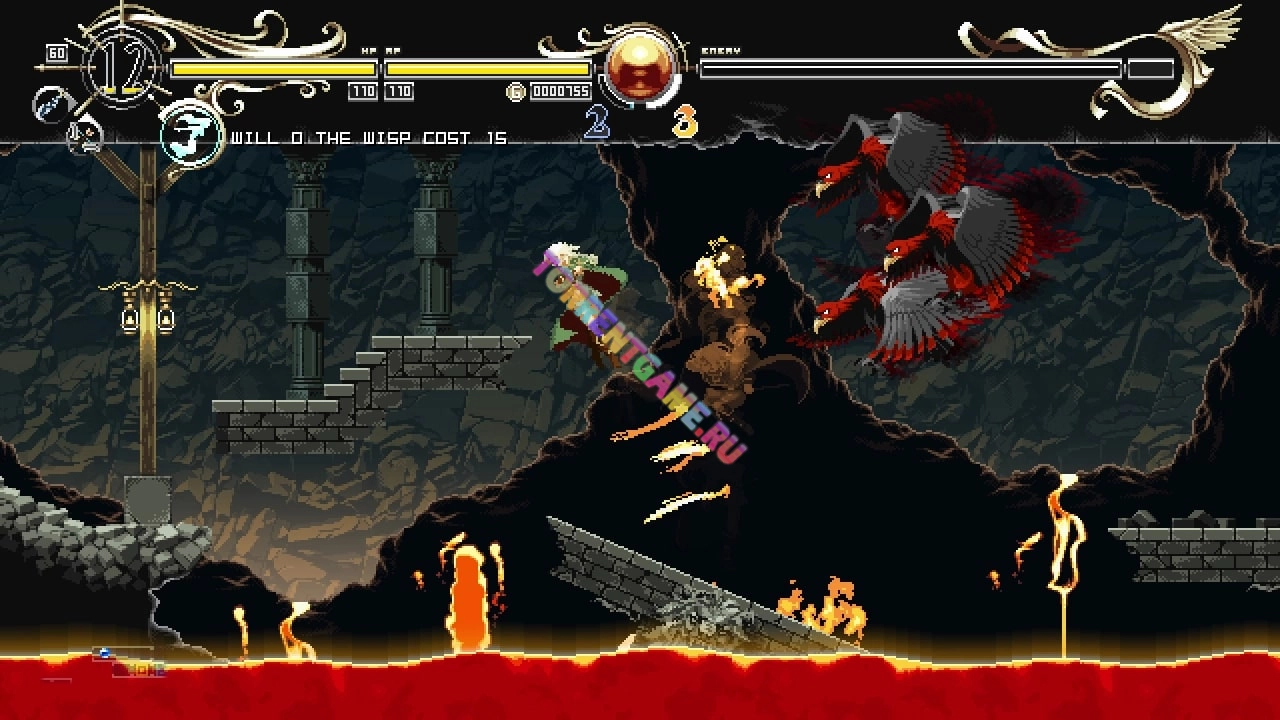Screen dimensions: 1280x720
Task: Open the faint minimap in the corner
Action: tap(128, 664)
